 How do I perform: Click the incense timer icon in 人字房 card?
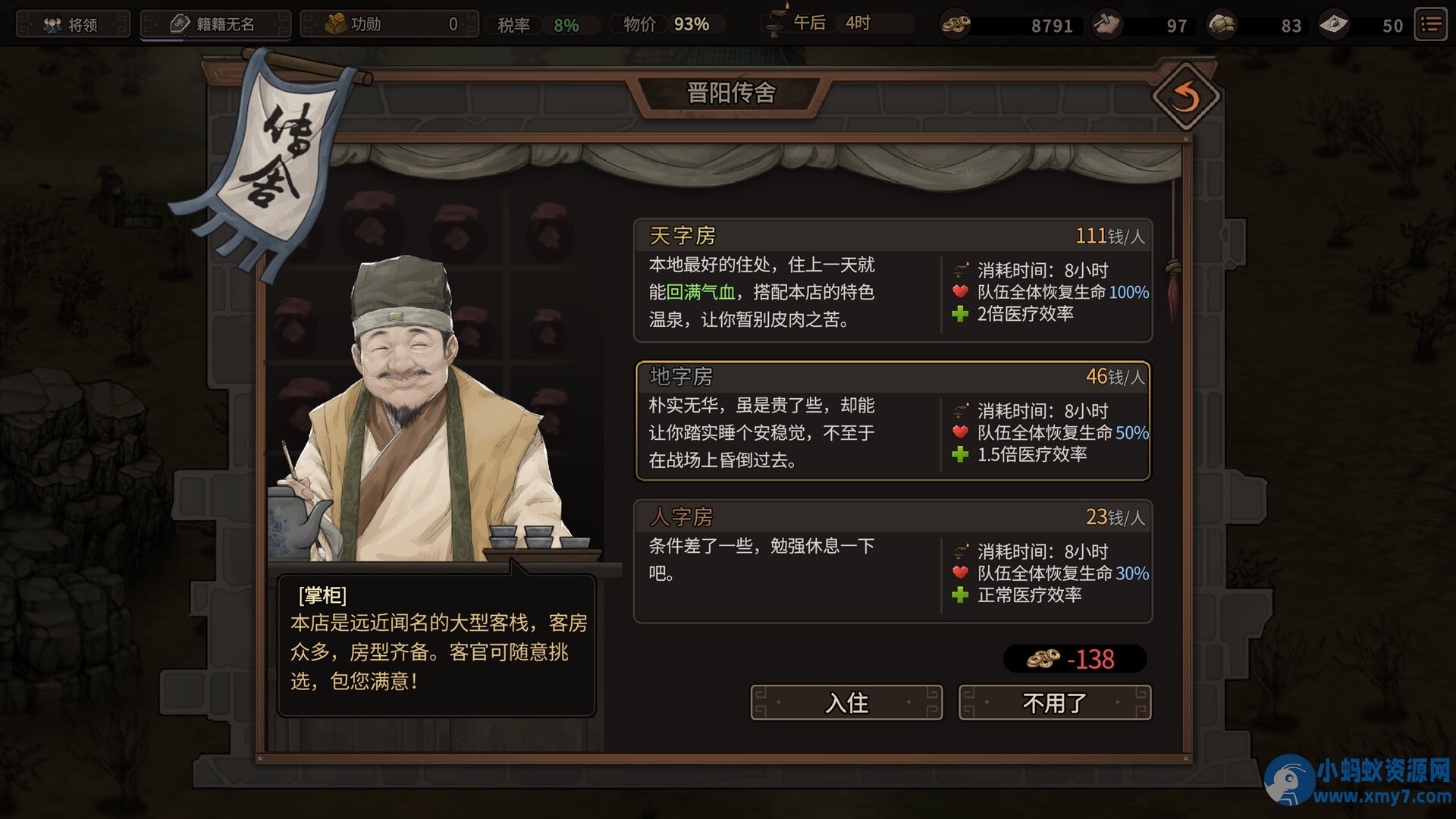point(962,552)
